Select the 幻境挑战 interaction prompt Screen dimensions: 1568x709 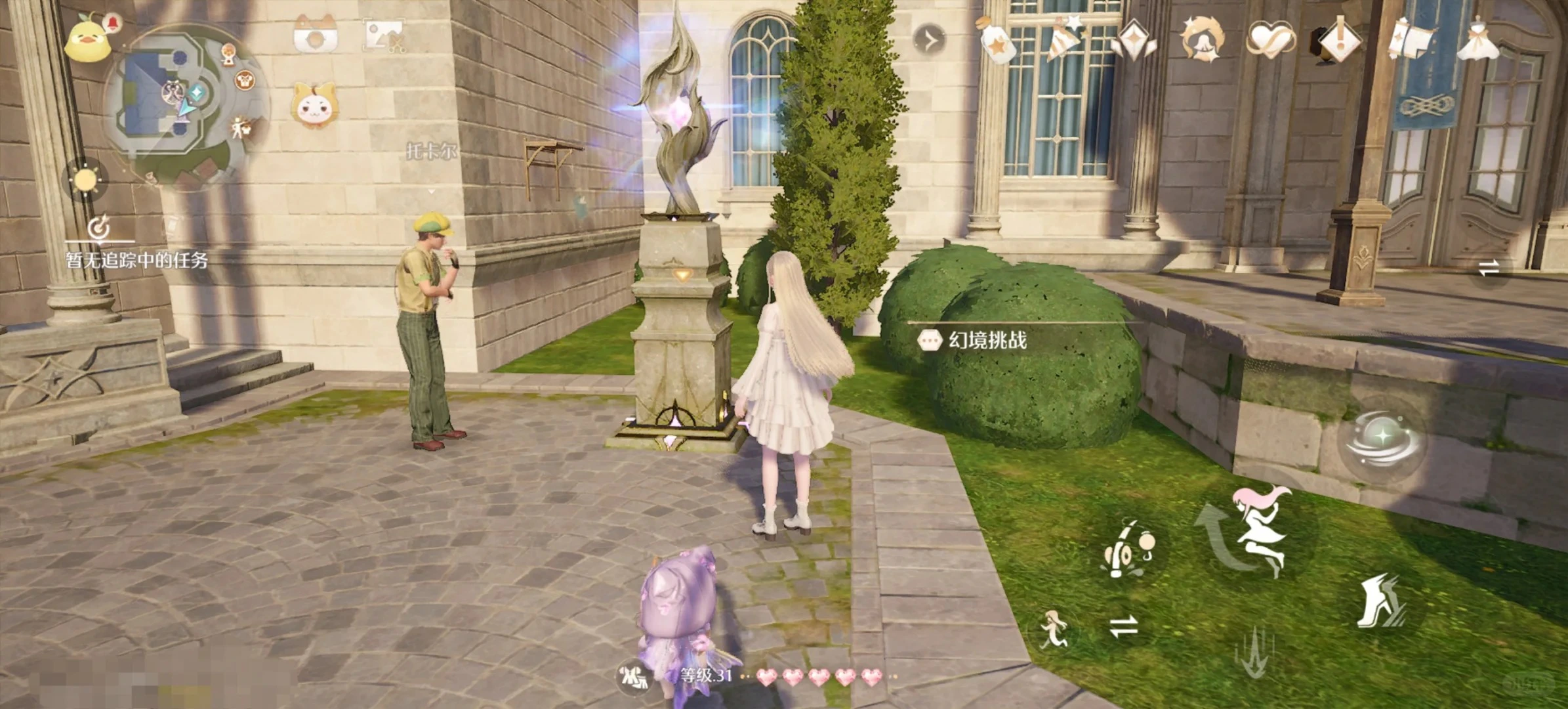pyautogui.click(x=975, y=340)
